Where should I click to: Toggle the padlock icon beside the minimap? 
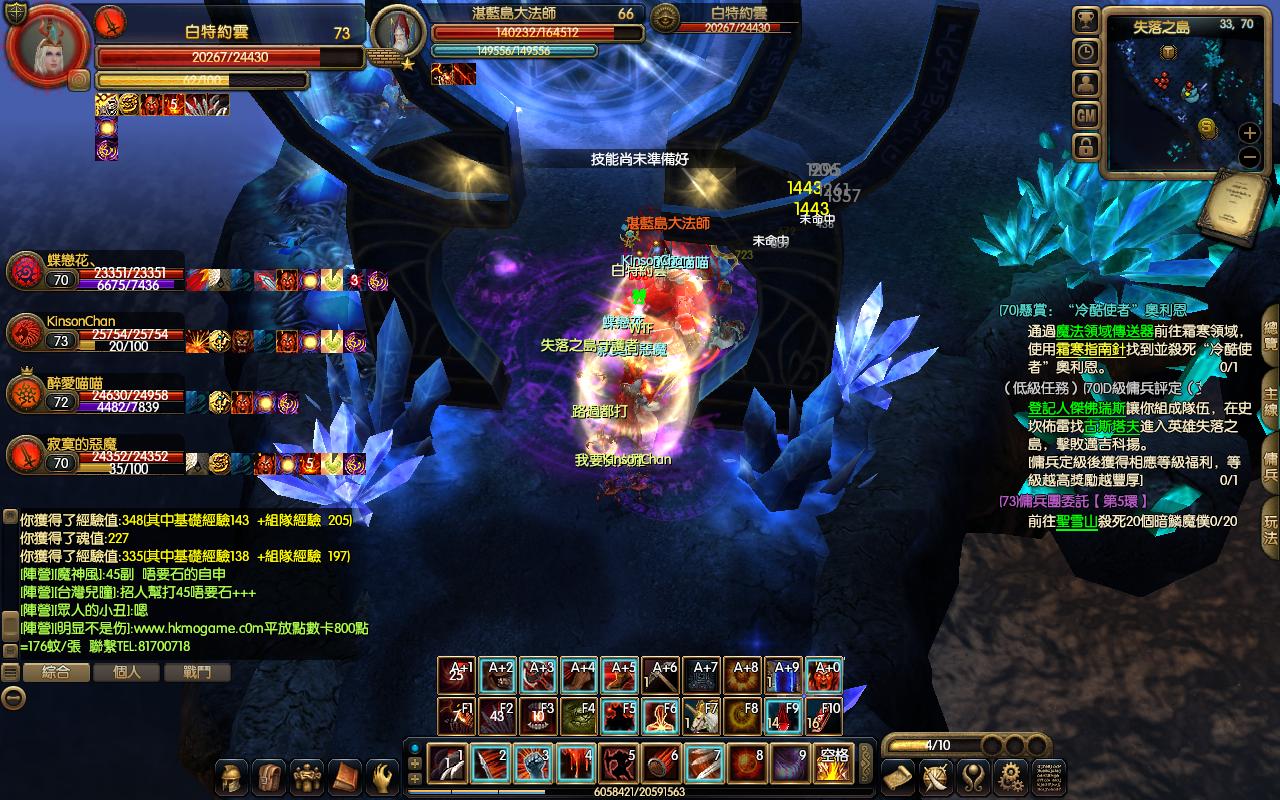point(1087,147)
